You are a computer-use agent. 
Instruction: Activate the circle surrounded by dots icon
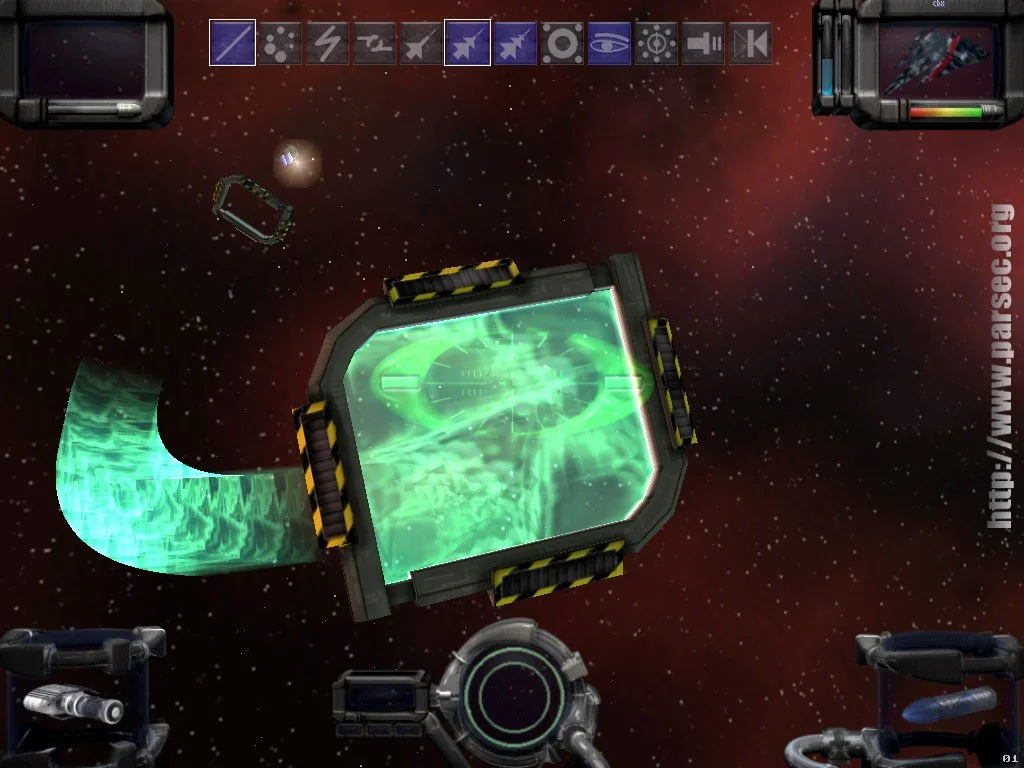[x=656, y=43]
